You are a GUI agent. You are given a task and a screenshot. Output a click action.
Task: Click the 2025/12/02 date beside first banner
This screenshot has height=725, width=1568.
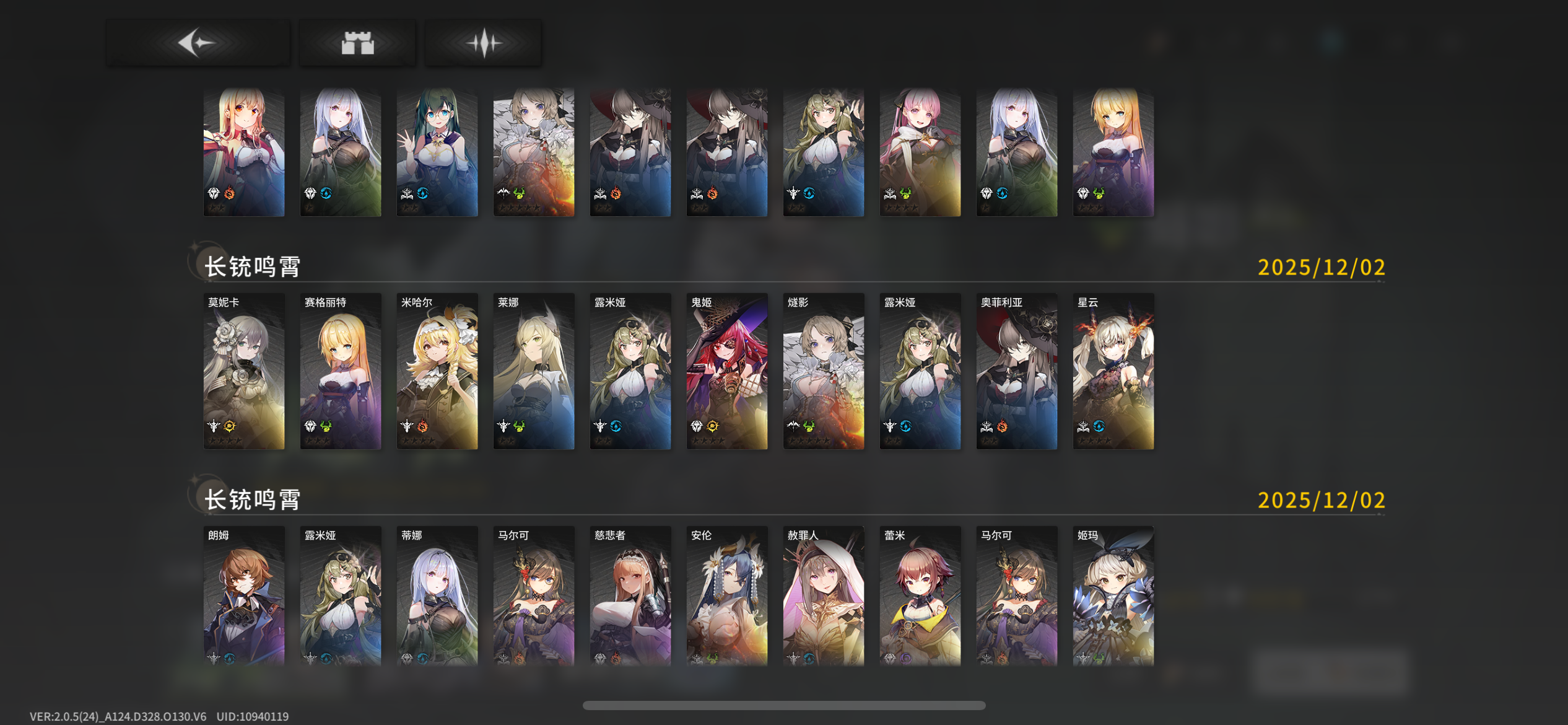(x=1321, y=267)
